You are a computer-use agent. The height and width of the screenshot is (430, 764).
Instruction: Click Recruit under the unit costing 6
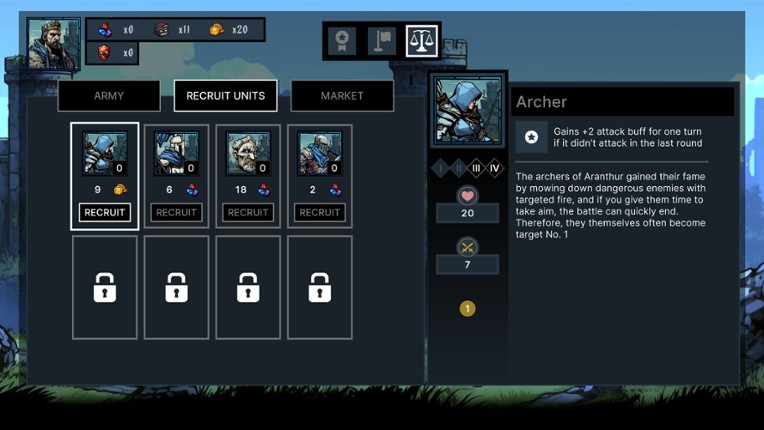[x=177, y=212]
